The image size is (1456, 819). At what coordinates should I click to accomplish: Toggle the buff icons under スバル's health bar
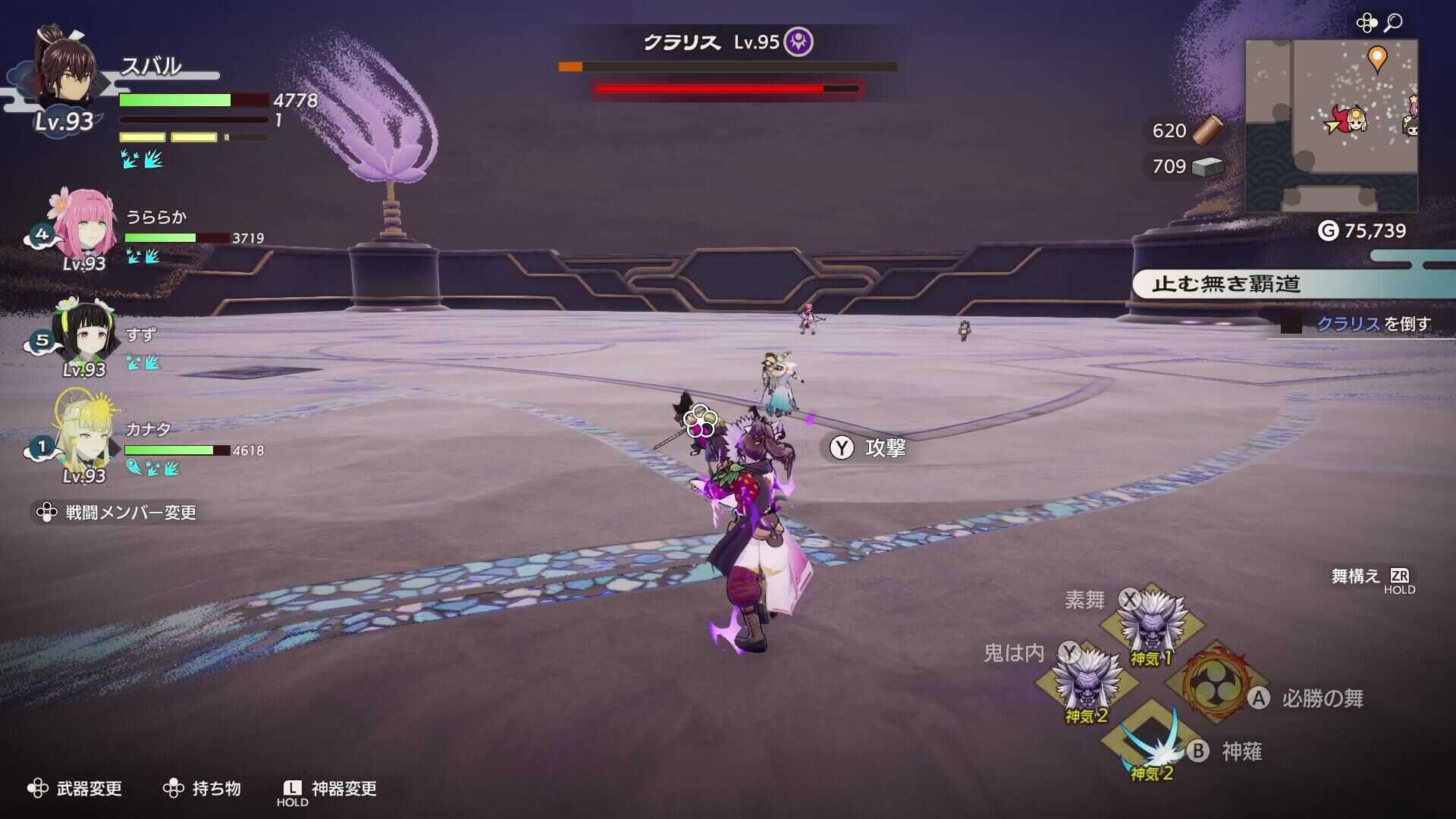140,158
